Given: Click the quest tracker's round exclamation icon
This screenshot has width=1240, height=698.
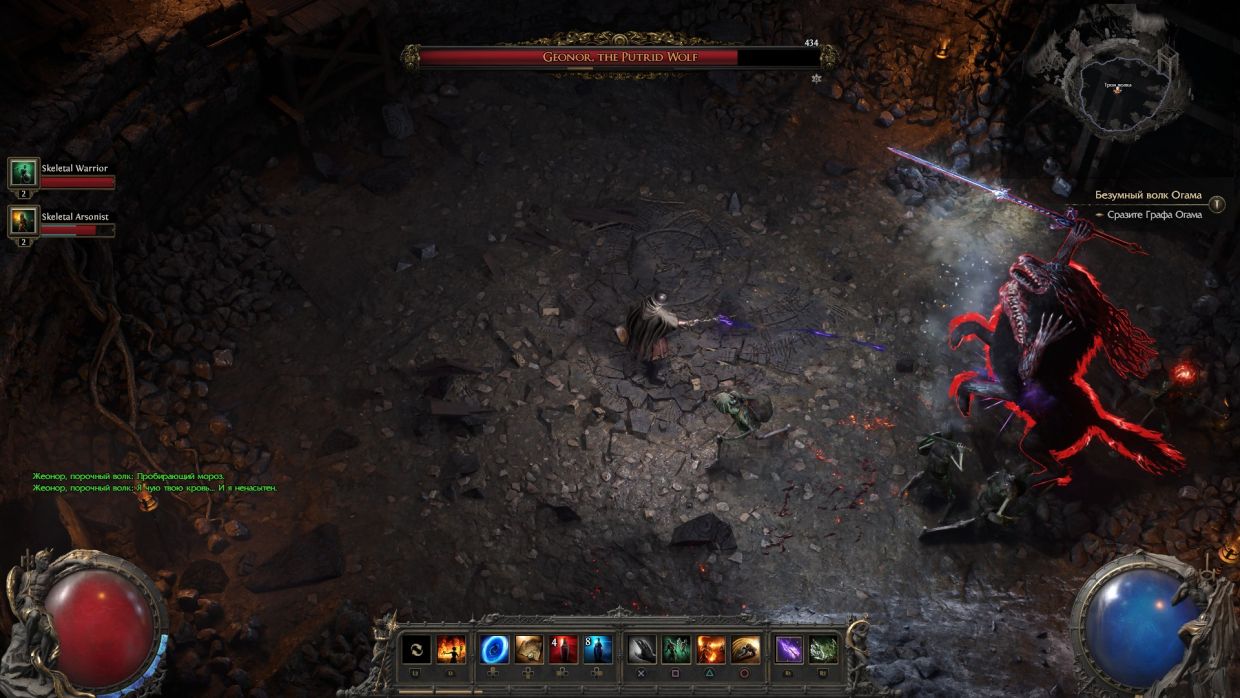Looking at the screenshot, I should [1216, 204].
